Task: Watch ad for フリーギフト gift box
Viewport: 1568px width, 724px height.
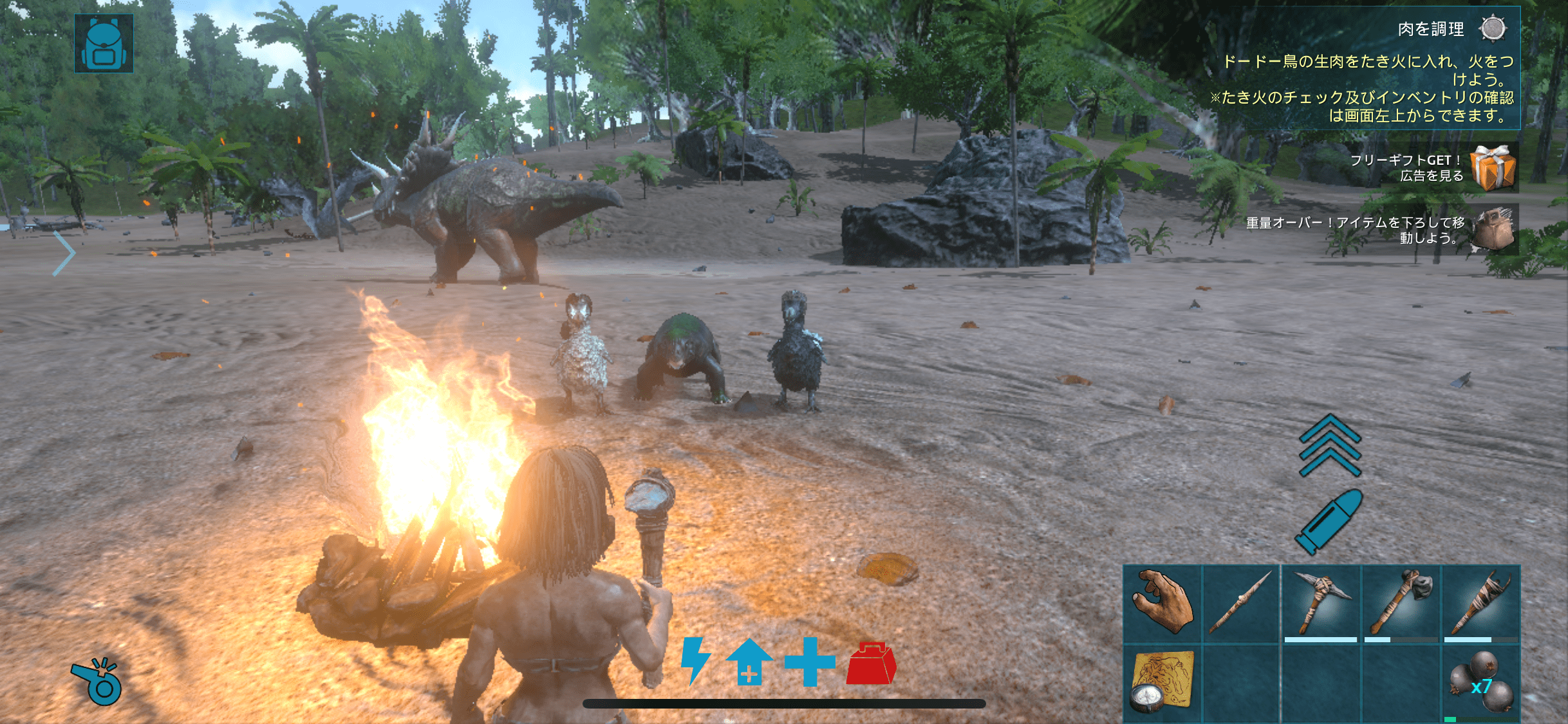Action: (1492, 167)
